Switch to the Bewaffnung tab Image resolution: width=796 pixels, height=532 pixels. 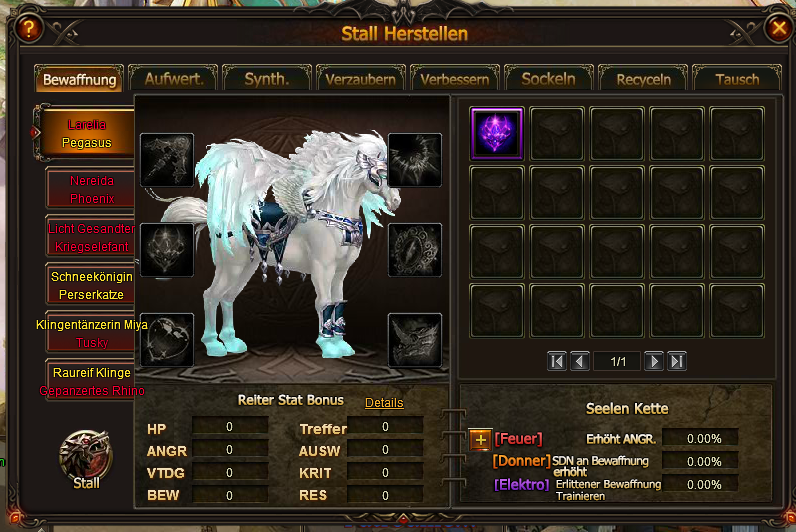(79, 79)
